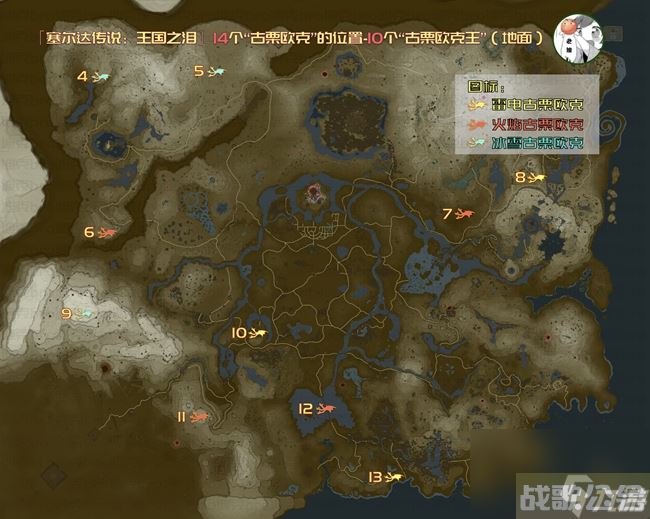Select the 雷电古栗欧克 legend entry
This screenshot has height=519, width=650.
point(525,106)
